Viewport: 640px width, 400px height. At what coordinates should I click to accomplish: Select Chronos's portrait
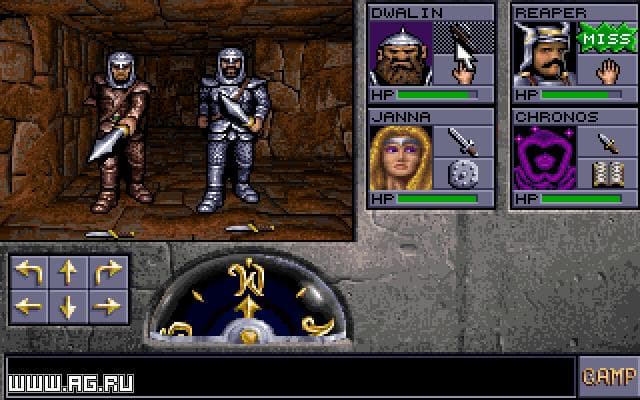point(543,157)
